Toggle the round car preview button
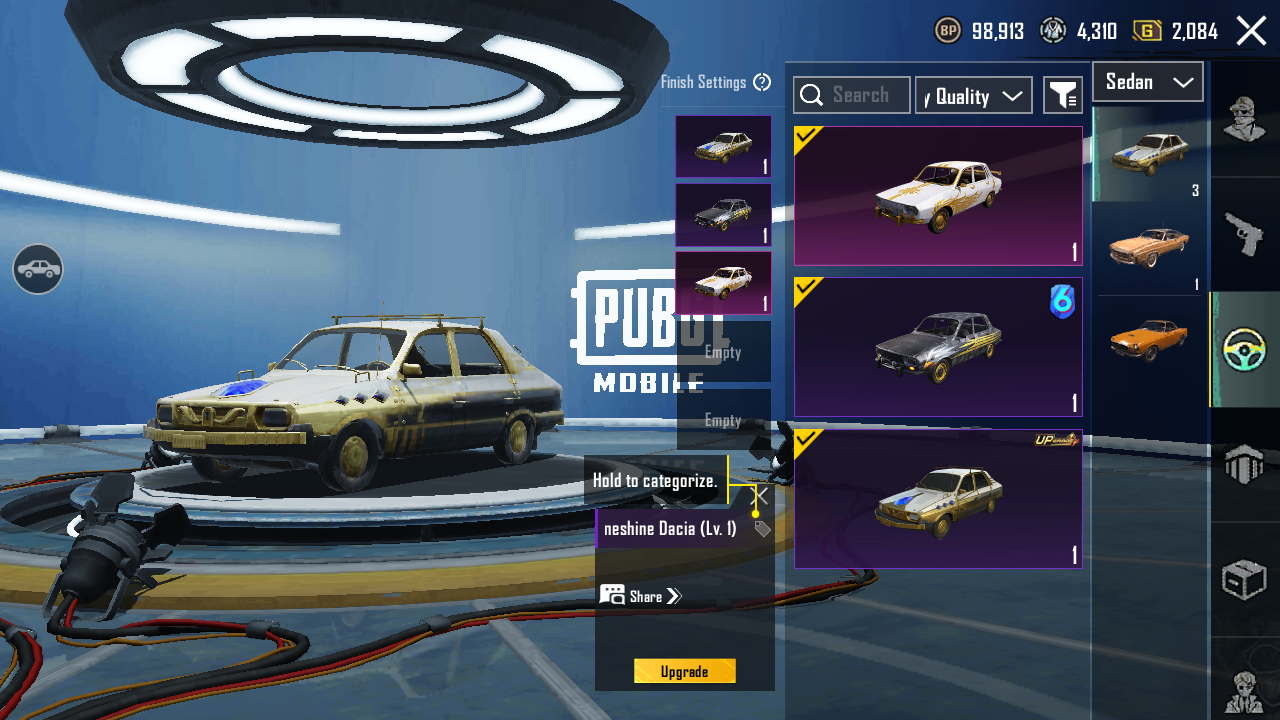 [38, 269]
